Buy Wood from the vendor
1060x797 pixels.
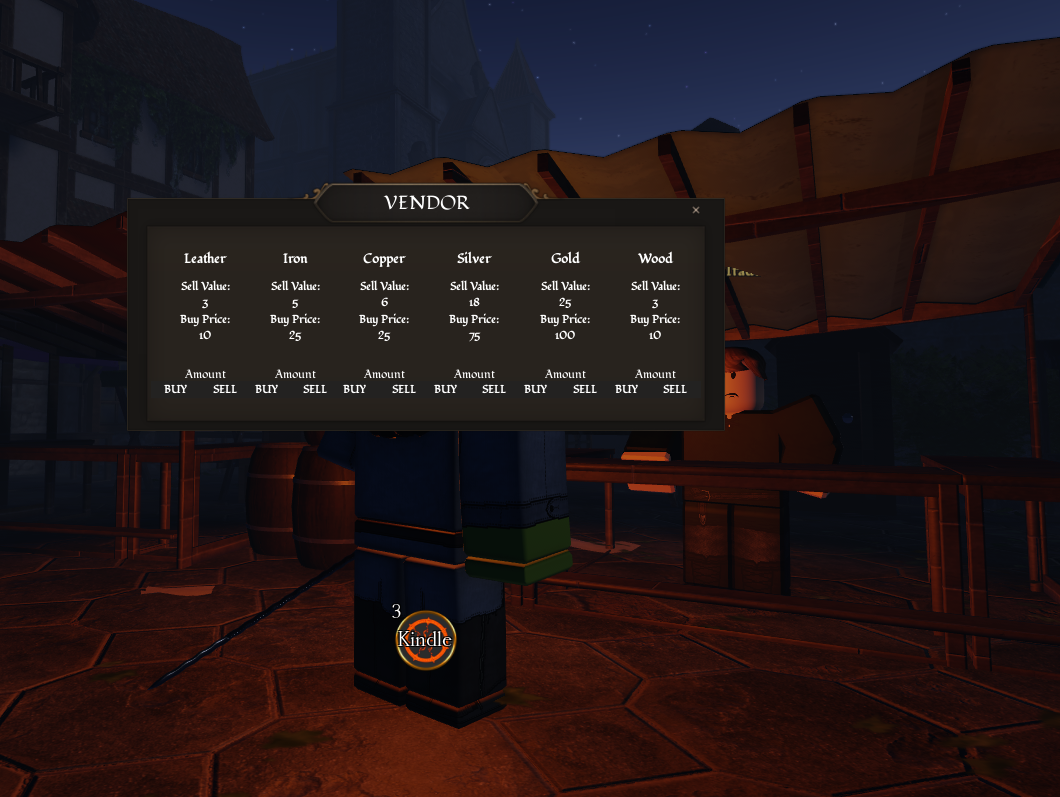tap(626, 389)
